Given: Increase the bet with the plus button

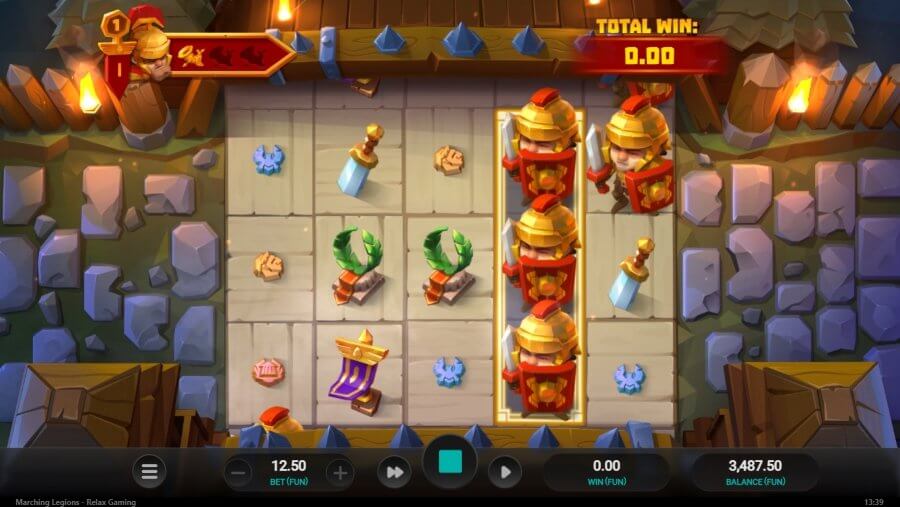Looking at the screenshot, I should coord(340,472).
